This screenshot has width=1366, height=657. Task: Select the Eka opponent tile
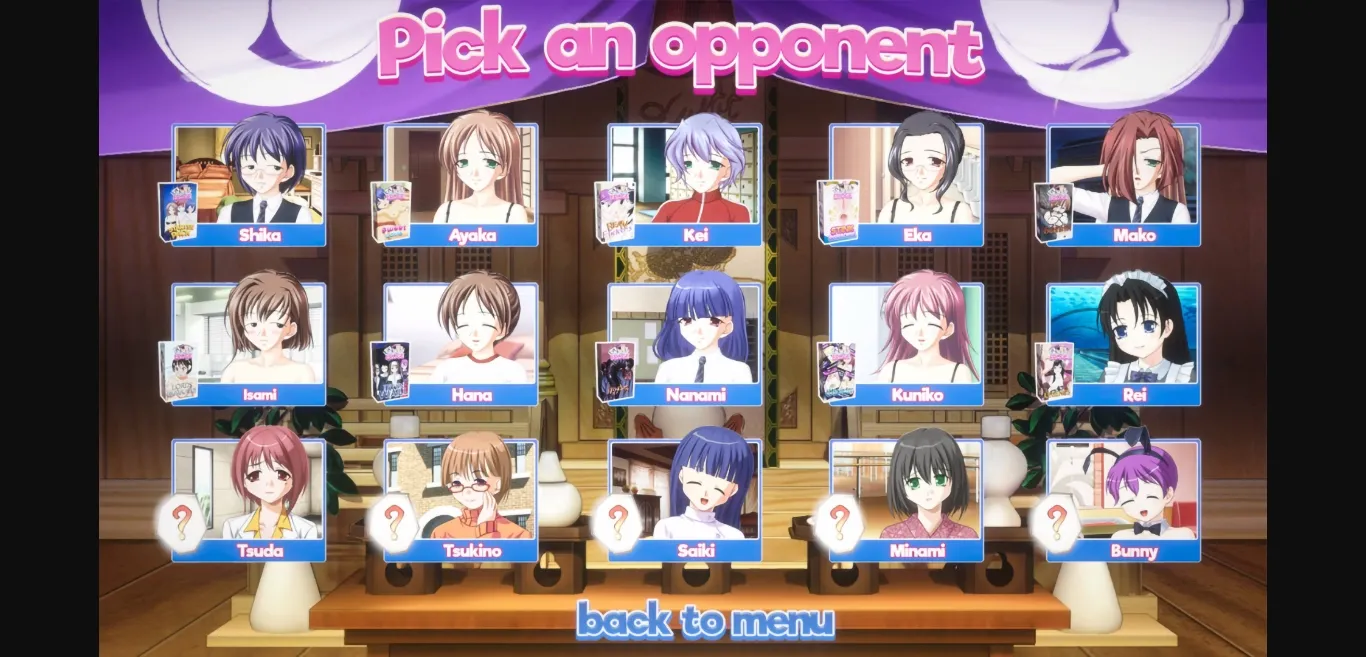(918, 180)
